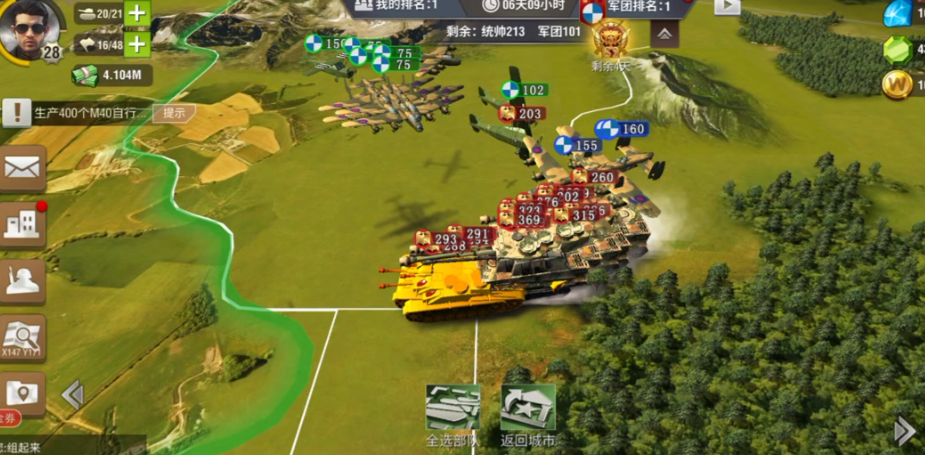Add more tank unit capacity

(x=136, y=14)
